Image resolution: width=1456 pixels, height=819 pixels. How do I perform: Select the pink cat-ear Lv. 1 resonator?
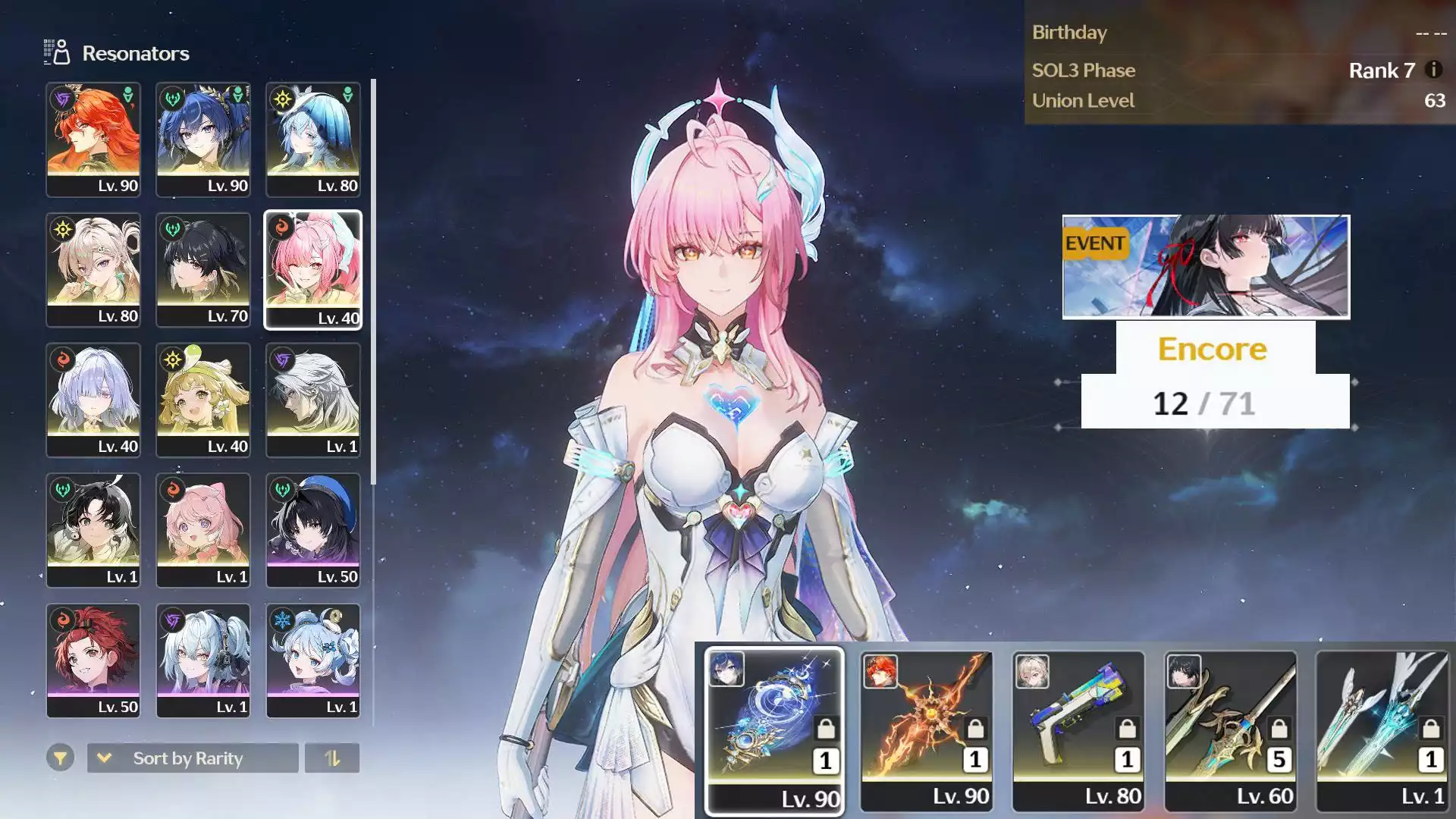click(203, 531)
